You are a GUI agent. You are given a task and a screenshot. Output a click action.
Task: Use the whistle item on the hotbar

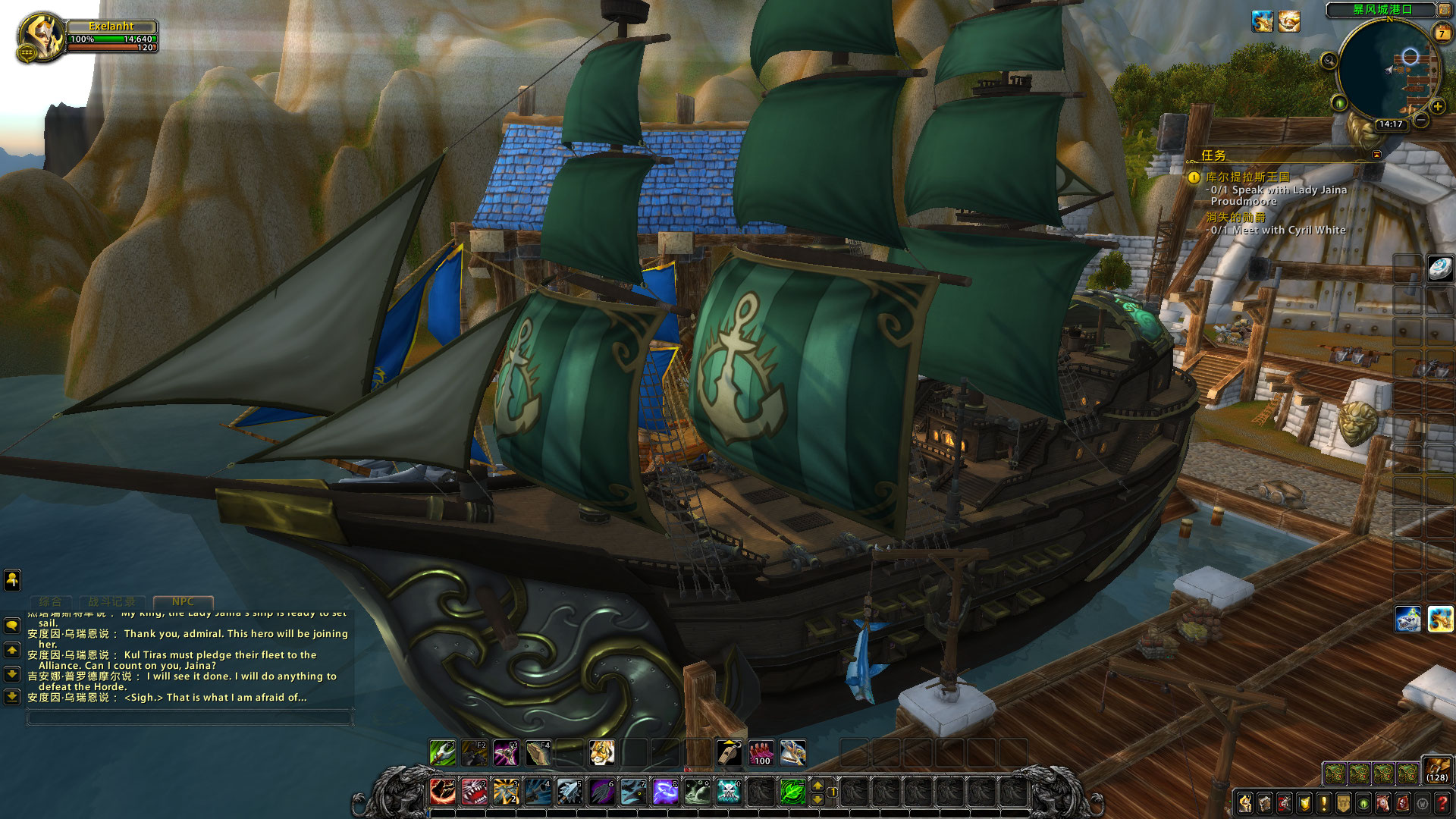point(730,753)
